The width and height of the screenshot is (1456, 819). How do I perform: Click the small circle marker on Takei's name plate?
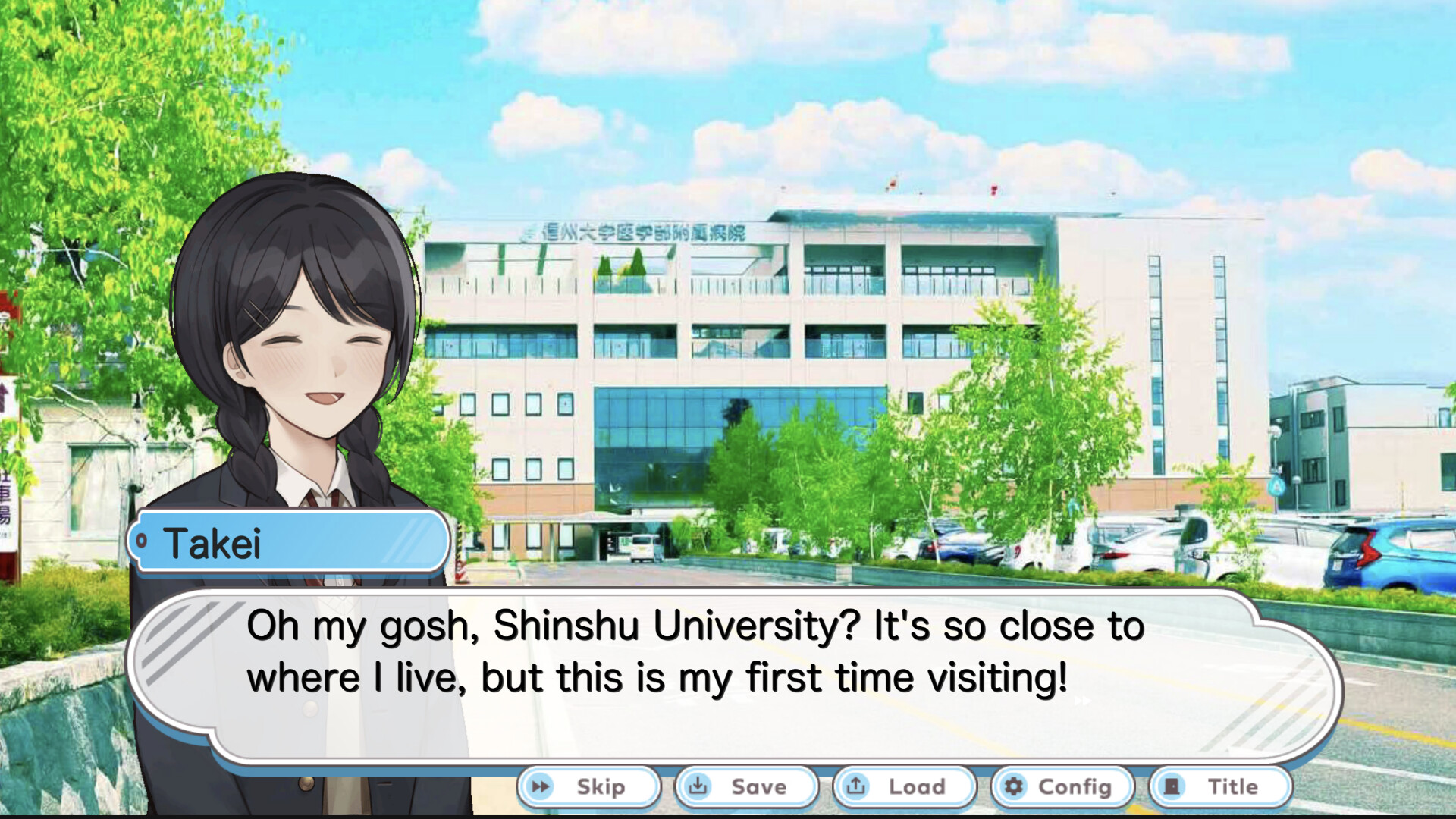coord(142,541)
